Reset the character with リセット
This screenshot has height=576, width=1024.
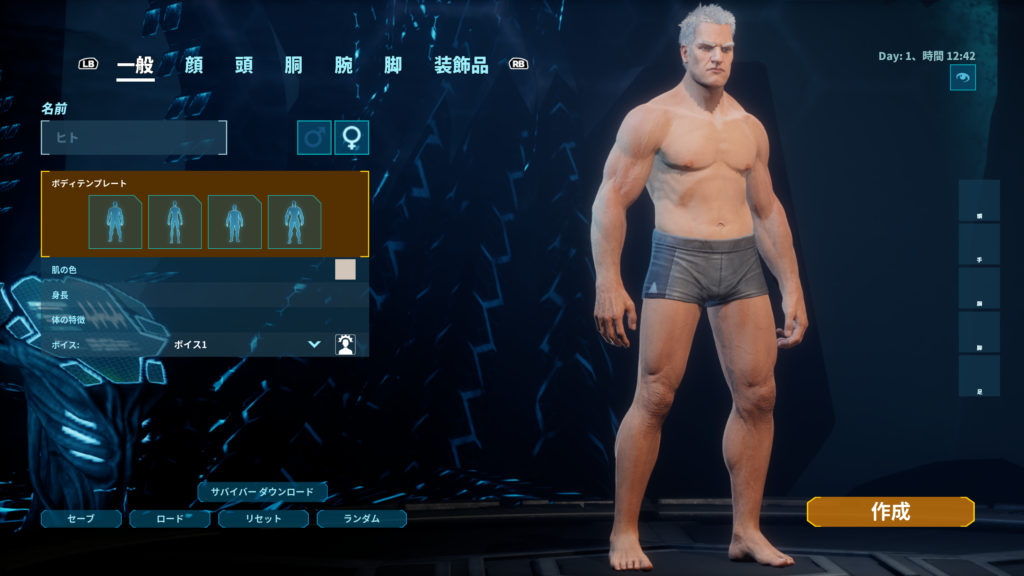click(x=264, y=519)
